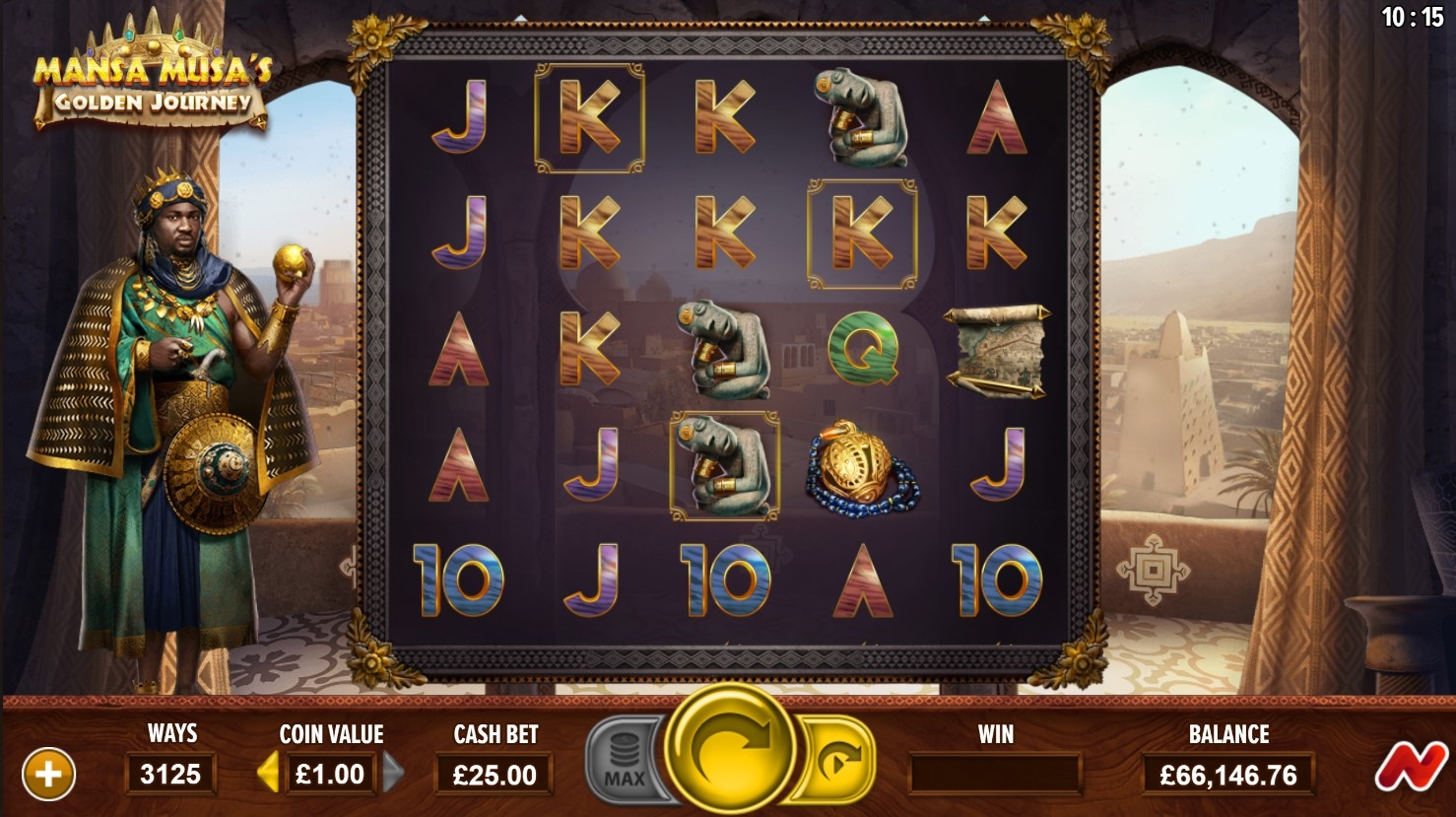Screen dimensions: 1456x817
Task: Spin the reels with the gold button
Action: 730,749
